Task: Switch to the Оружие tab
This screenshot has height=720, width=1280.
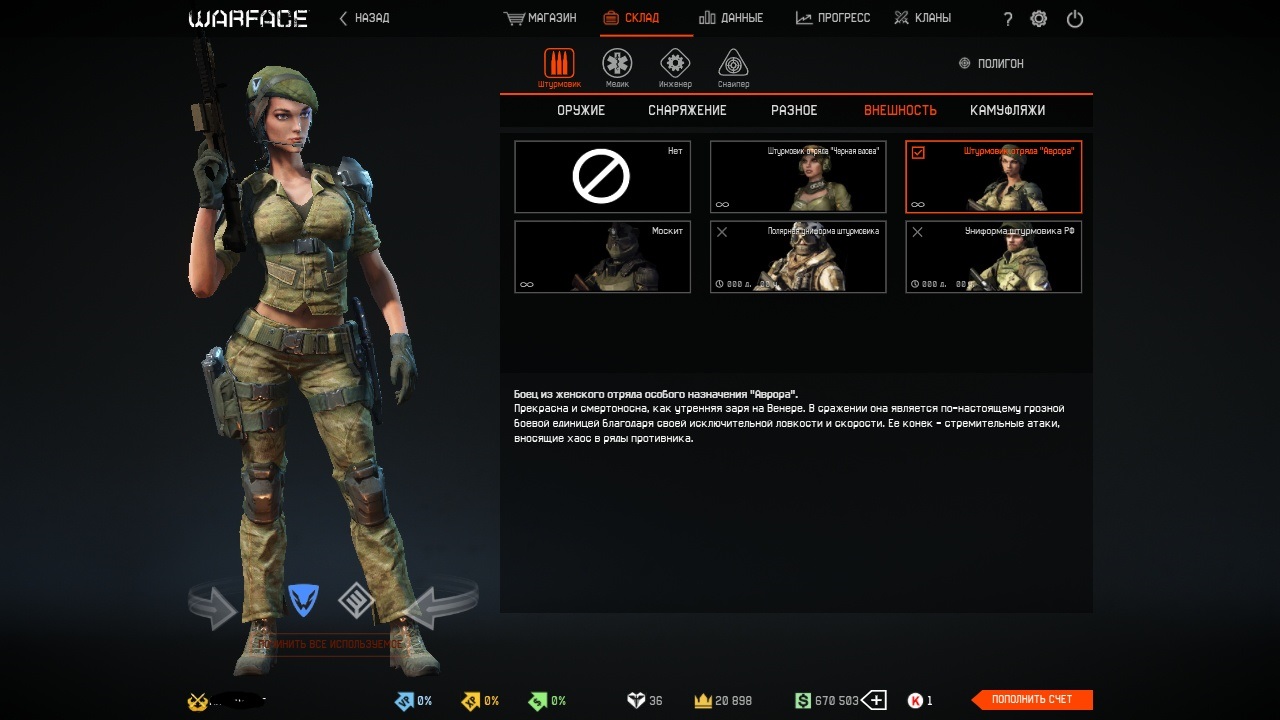Action: [x=581, y=110]
